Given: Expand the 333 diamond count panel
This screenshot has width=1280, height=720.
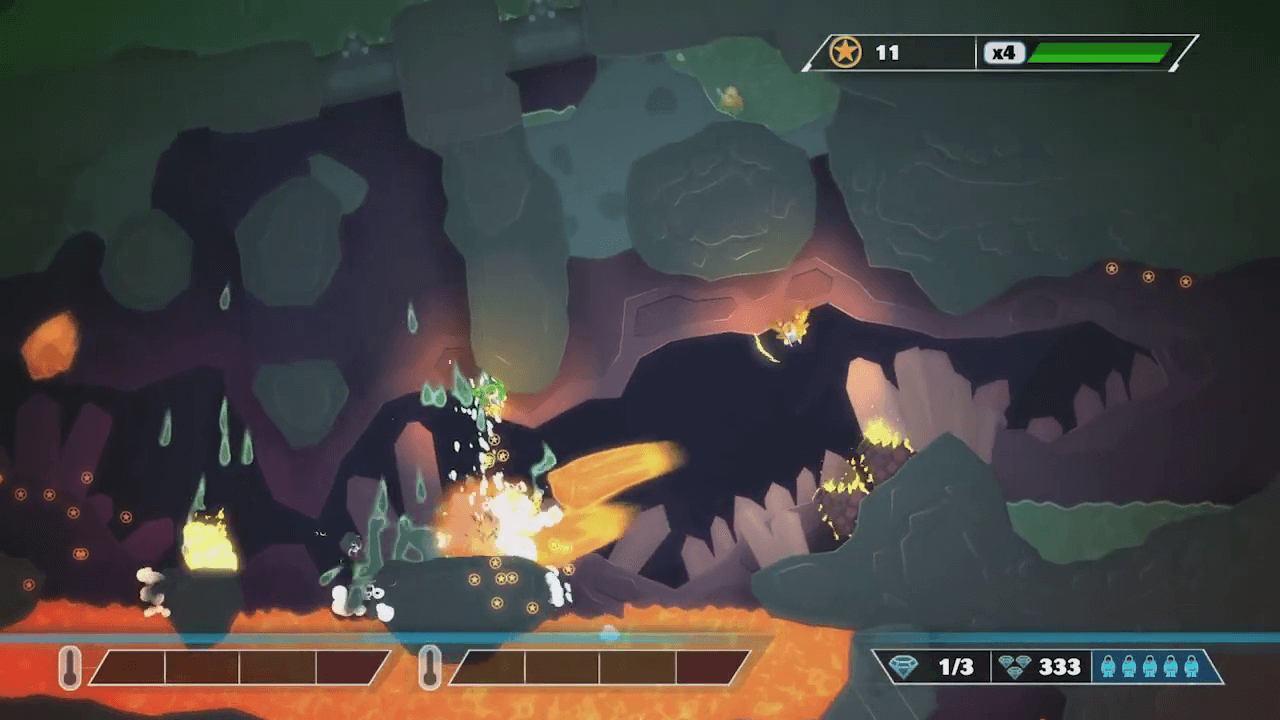Looking at the screenshot, I should coord(1044,665).
